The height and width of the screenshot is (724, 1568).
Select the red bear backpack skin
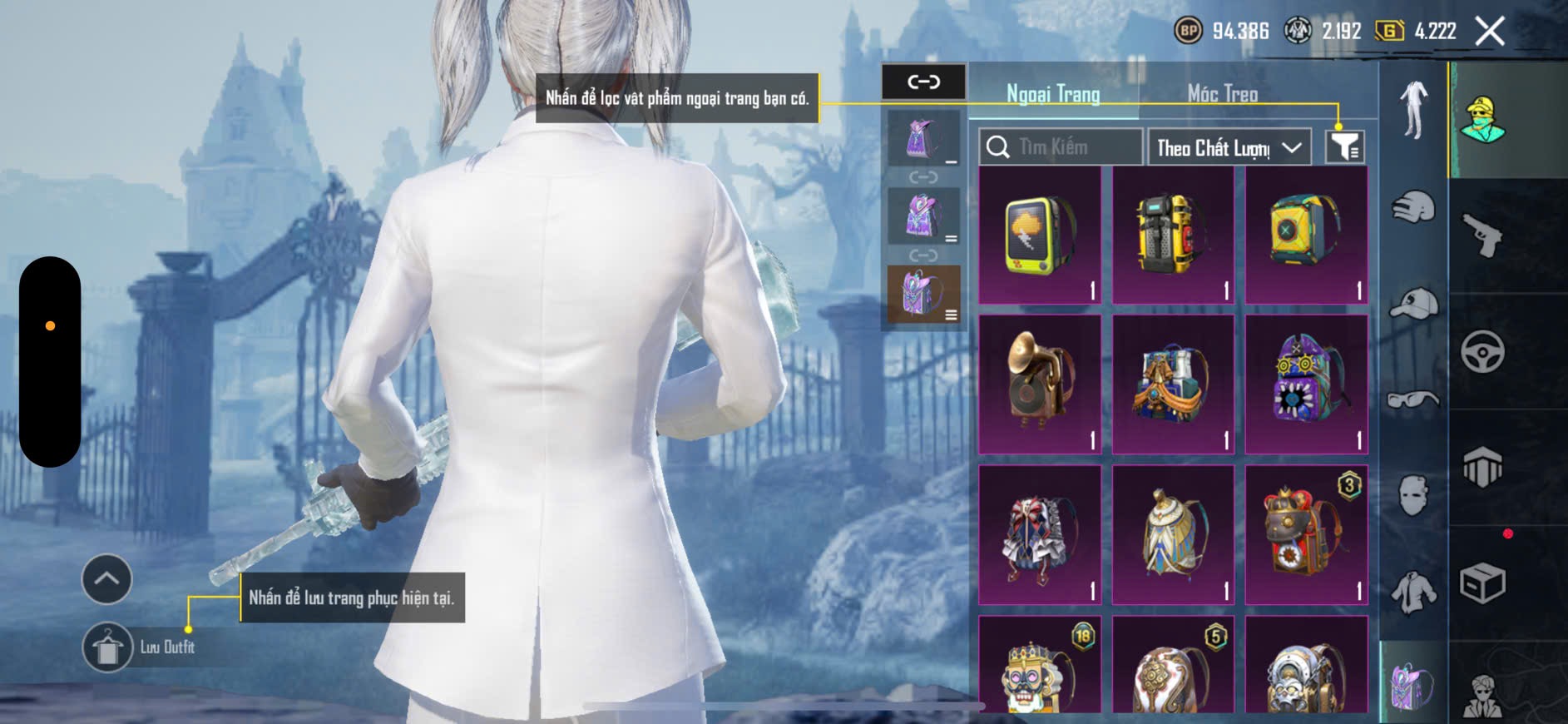click(1306, 534)
